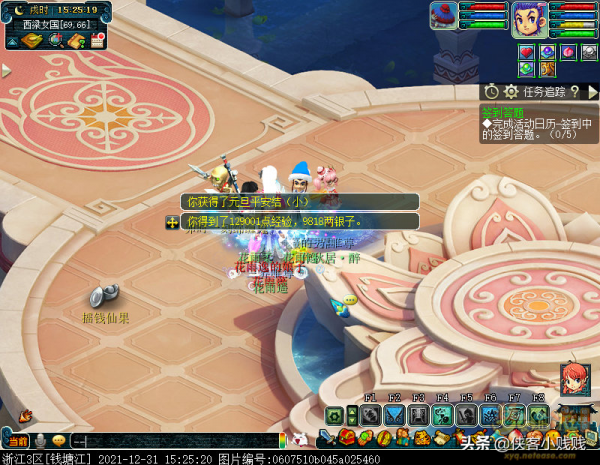This screenshot has height=465, width=600.
Task: Open the quest tracker clock icon
Action: pos(492,92)
